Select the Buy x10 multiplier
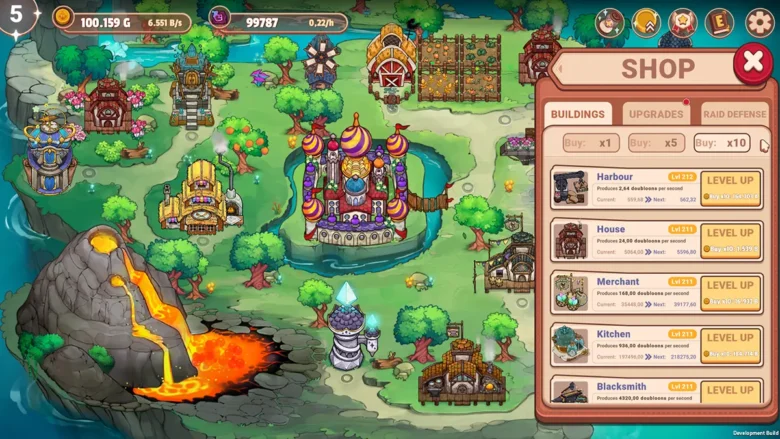Image resolution: width=780 pixels, height=439 pixels. point(722,143)
